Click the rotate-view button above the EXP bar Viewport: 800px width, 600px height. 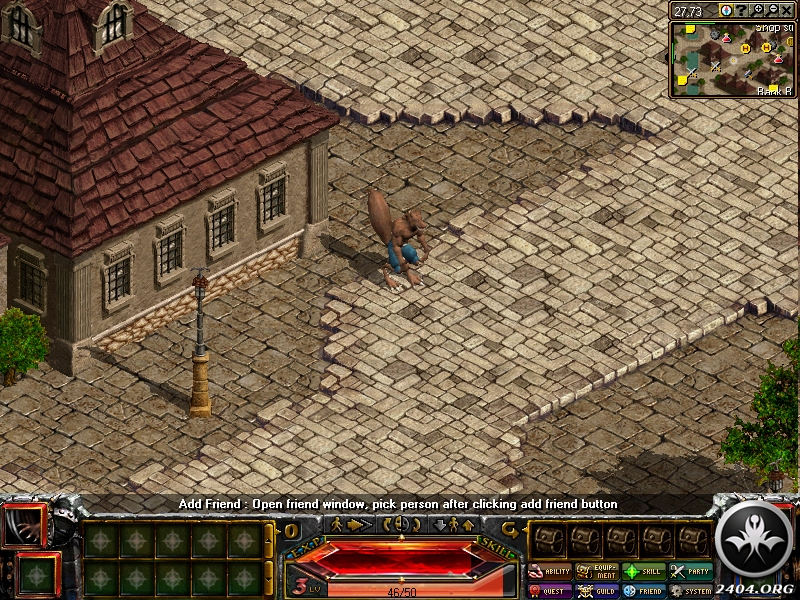point(399,524)
